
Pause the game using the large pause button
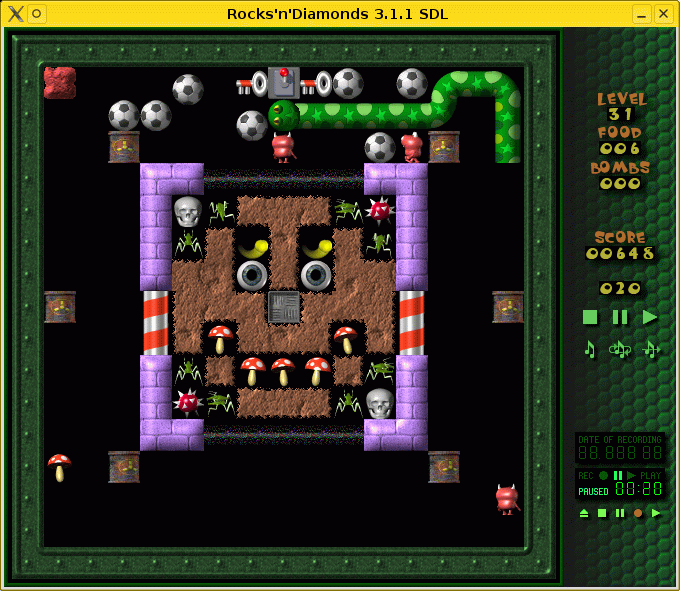coord(620,317)
